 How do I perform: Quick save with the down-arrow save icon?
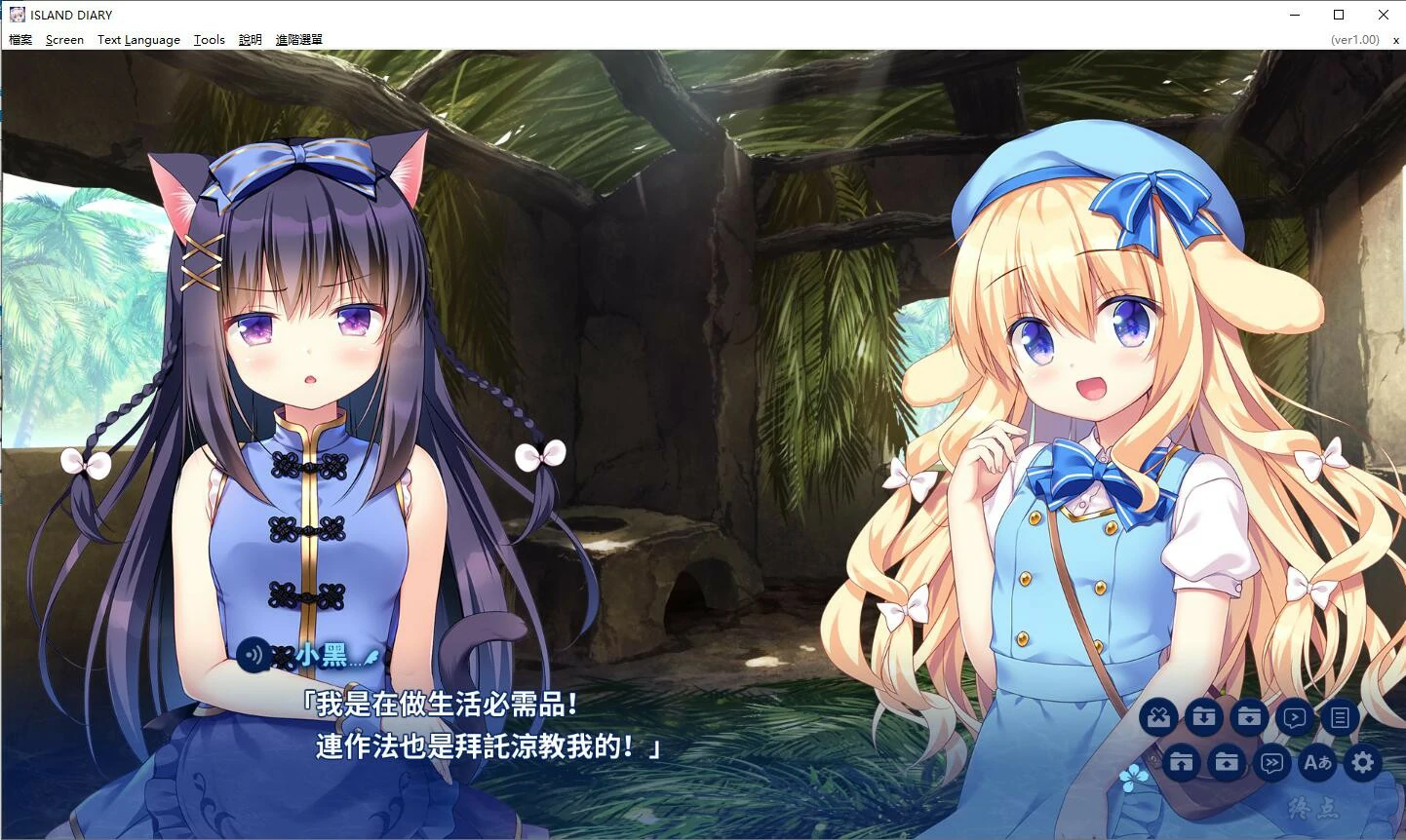pyautogui.click(x=1203, y=717)
